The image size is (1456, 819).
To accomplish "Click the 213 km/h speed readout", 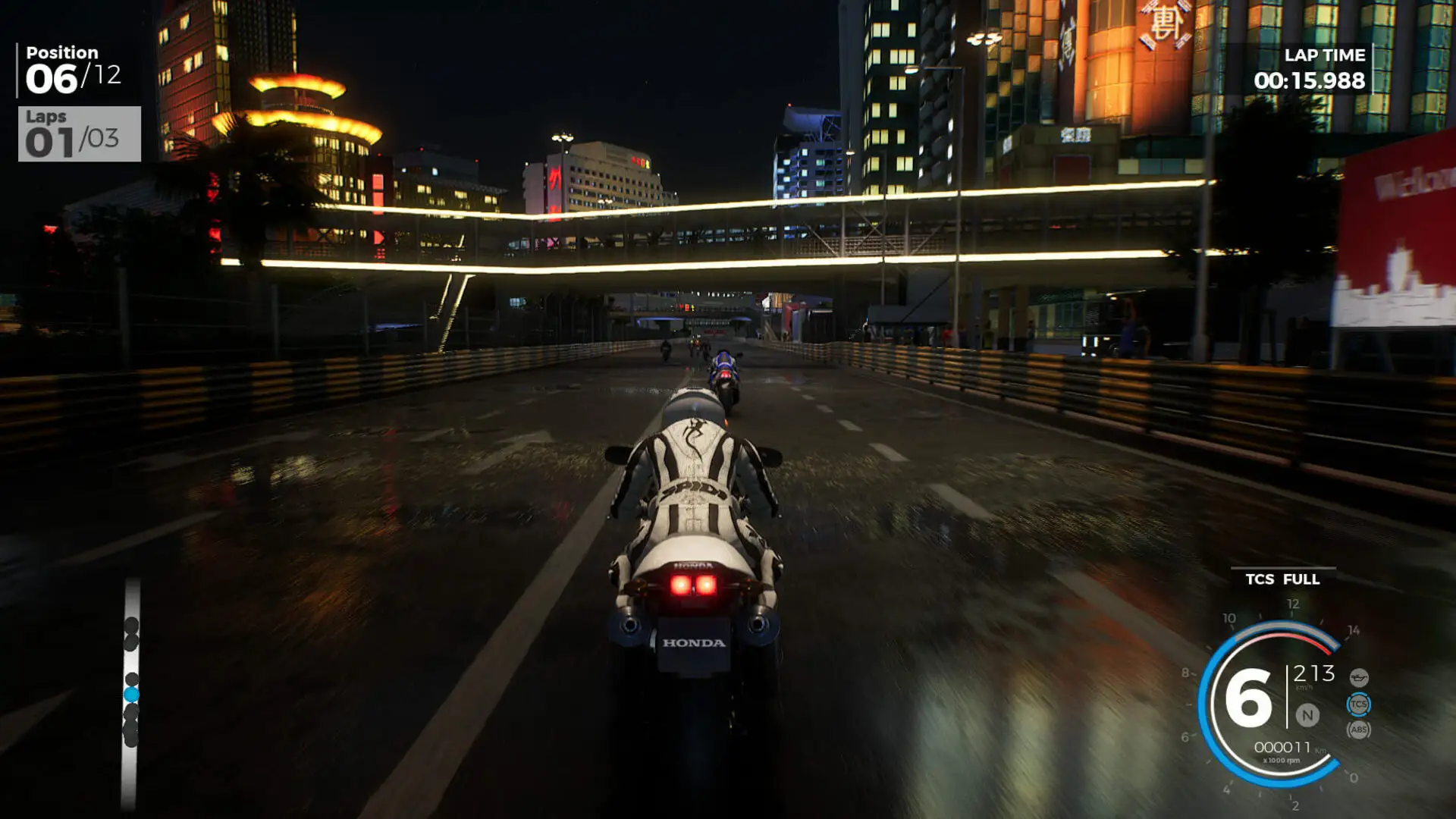I will (x=1313, y=673).
